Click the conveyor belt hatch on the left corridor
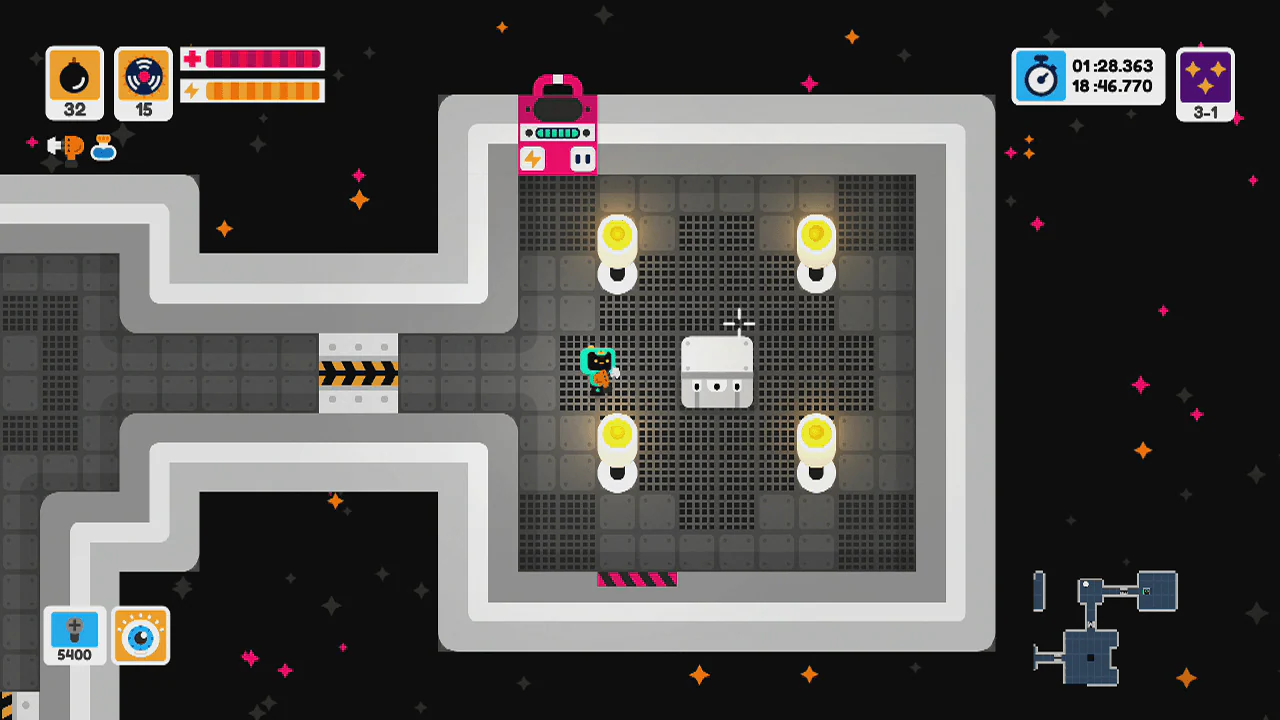The width and height of the screenshot is (1280, 720). point(360,372)
